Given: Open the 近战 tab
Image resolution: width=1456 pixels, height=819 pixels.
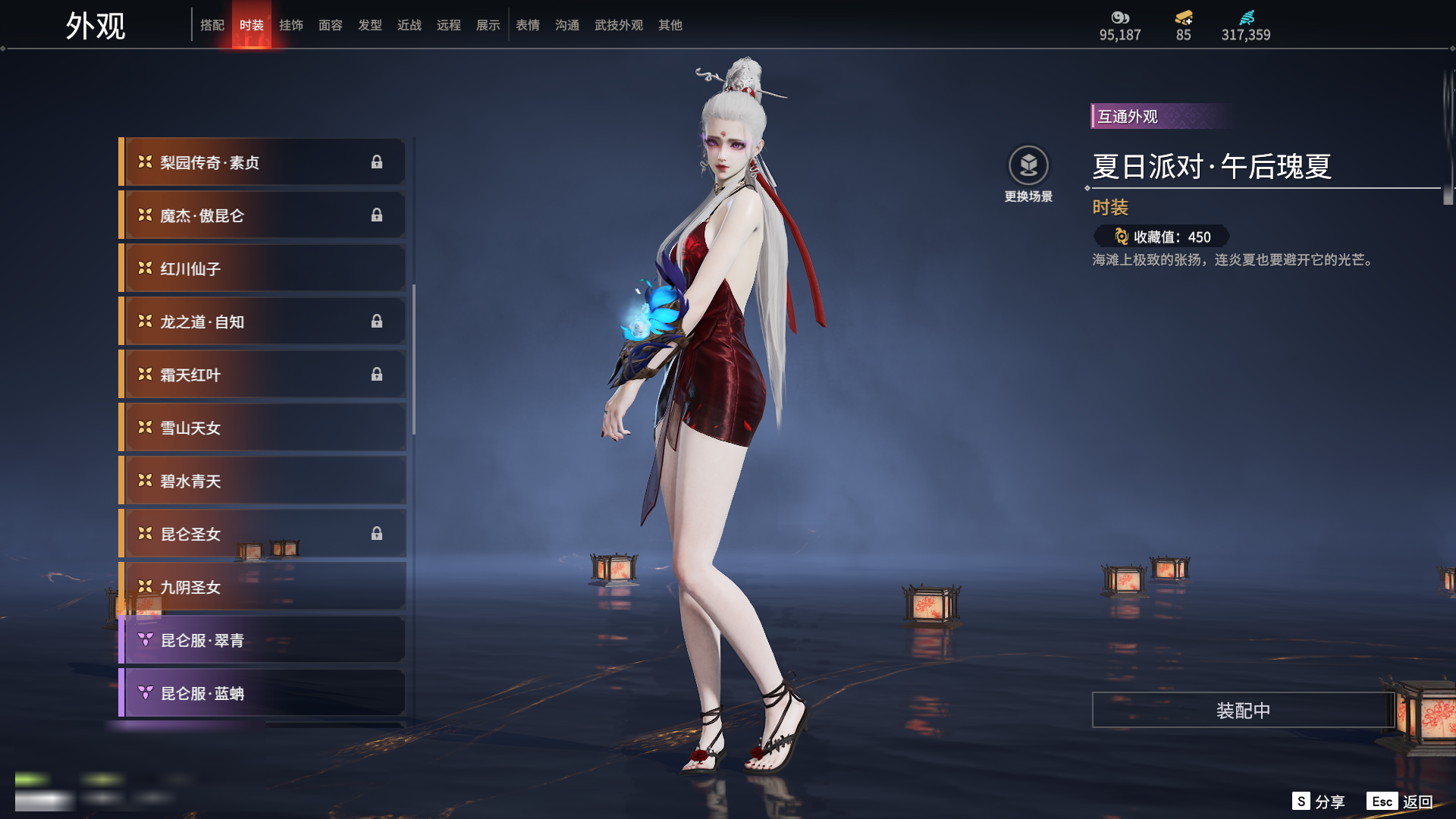Looking at the screenshot, I should (x=409, y=25).
